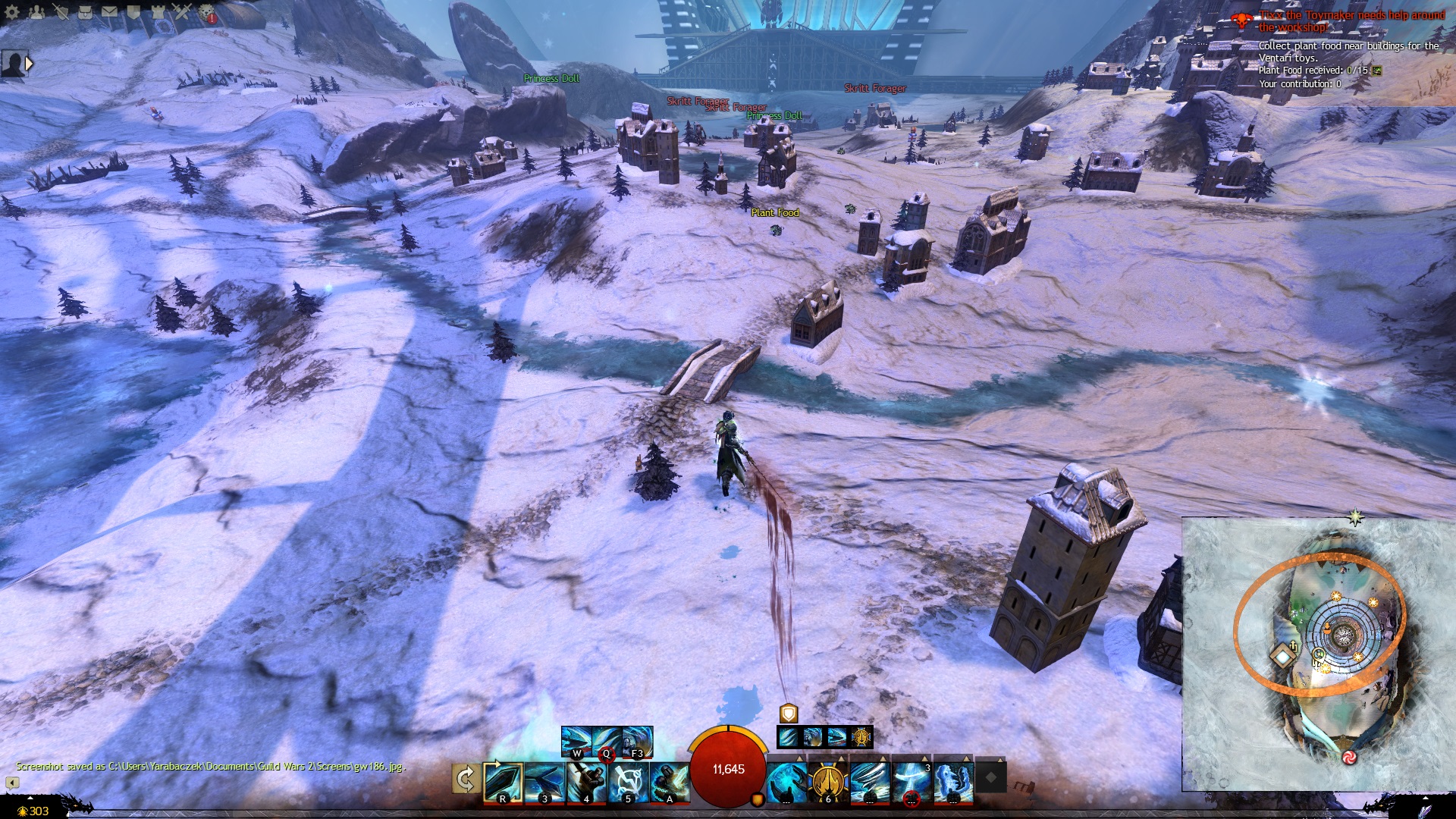The height and width of the screenshot is (819, 1456).
Task: Click the candy swirl marker on minimap
Action: pos(1349,757)
